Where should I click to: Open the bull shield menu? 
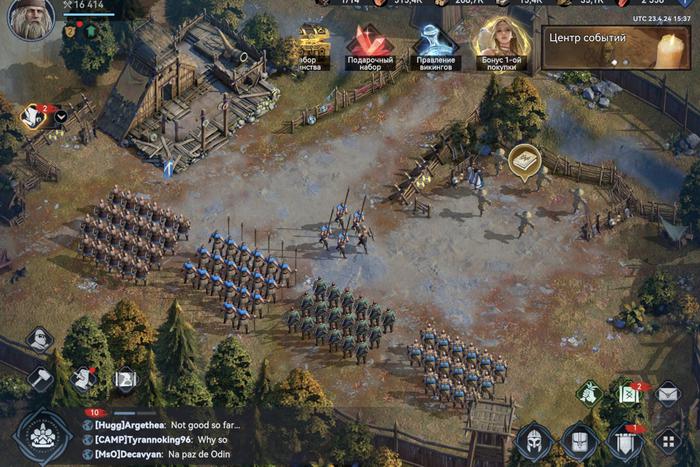[580, 440]
